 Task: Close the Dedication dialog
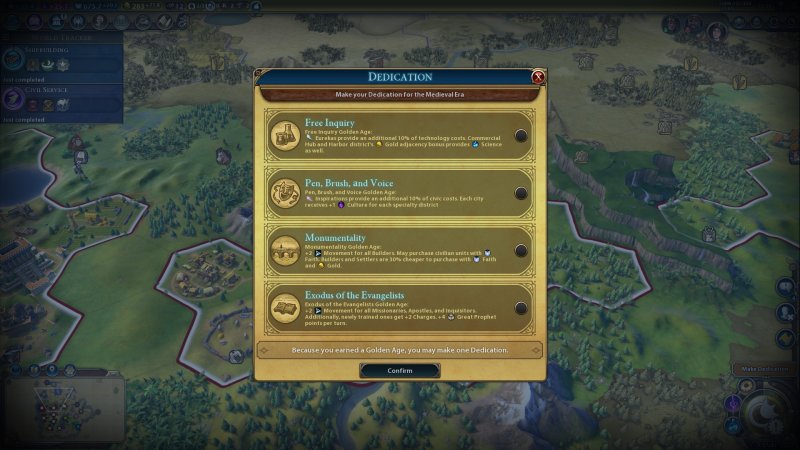pos(538,77)
